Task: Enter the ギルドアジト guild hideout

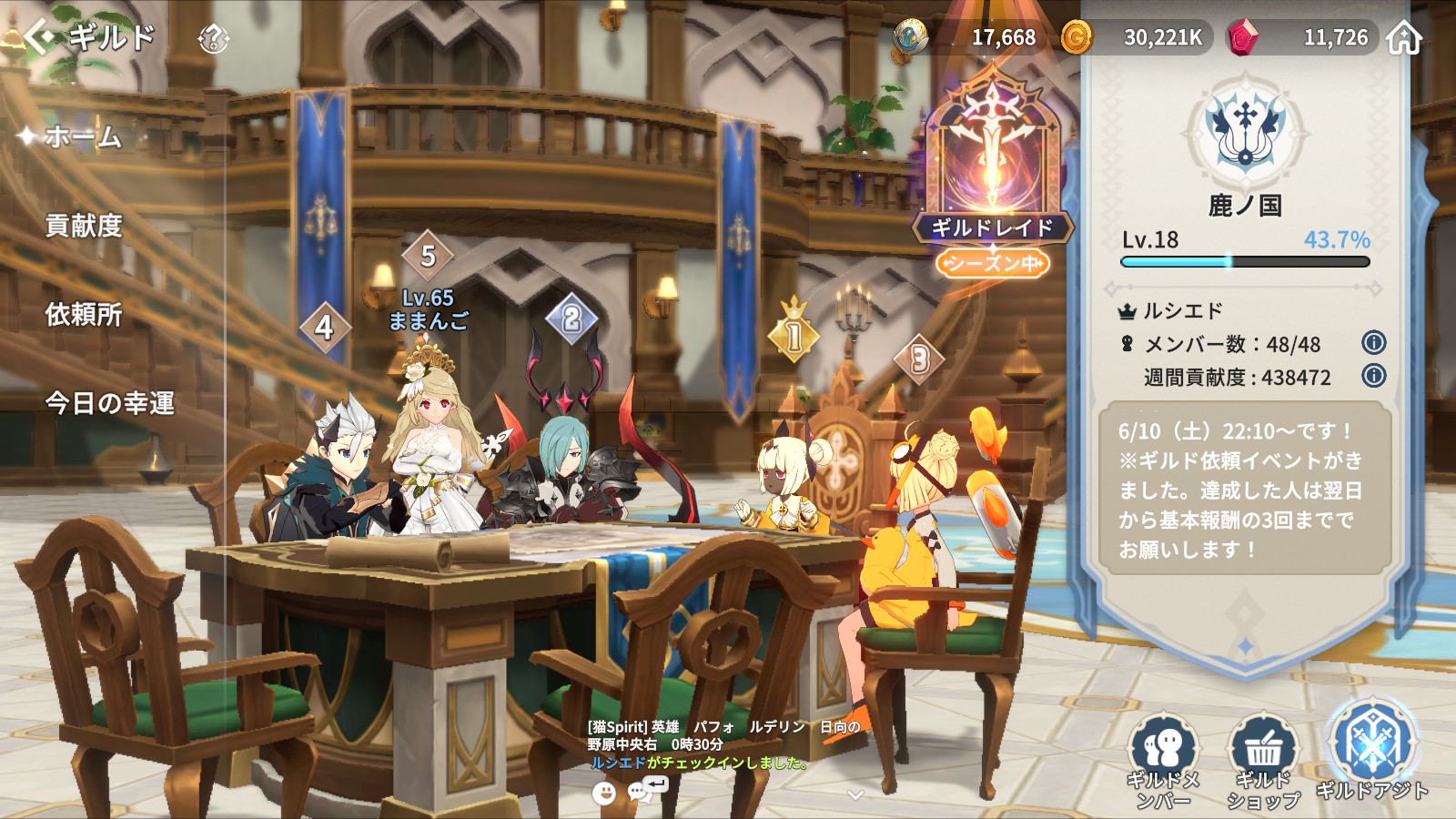Action: pyautogui.click(x=1371, y=751)
